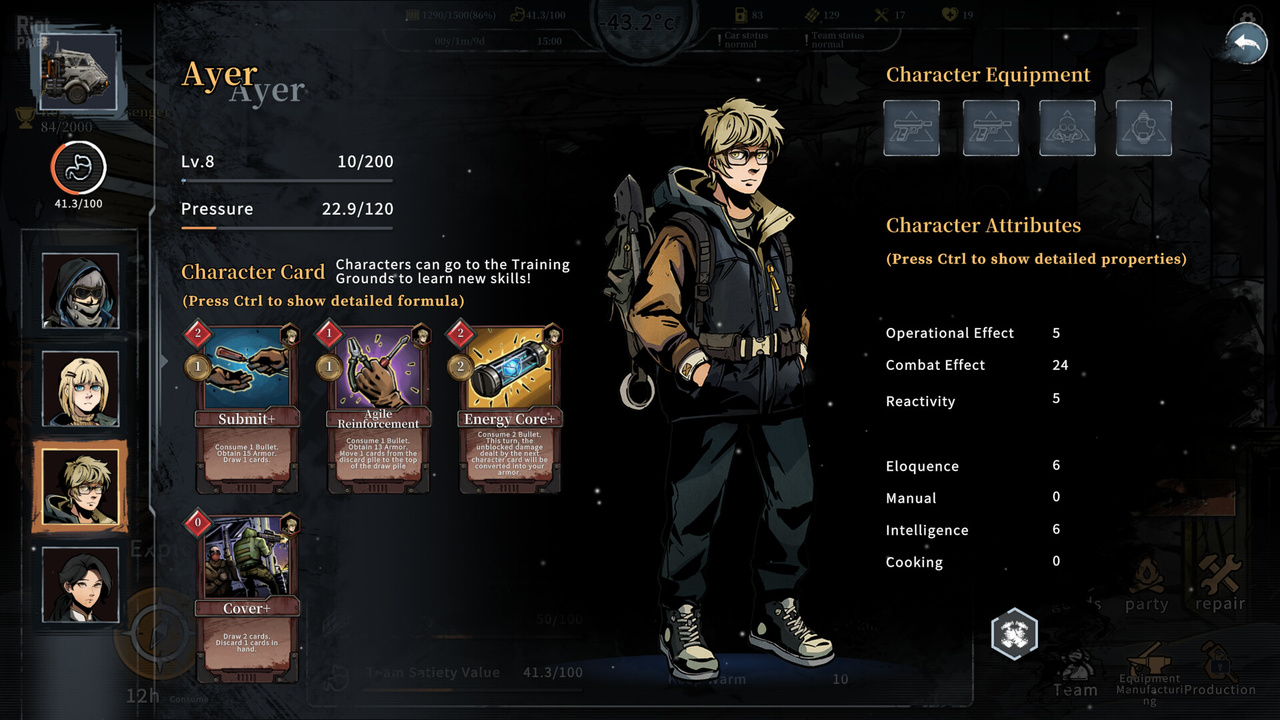Click the back arrow button
The image size is (1280, 720).
[1246, 44]
